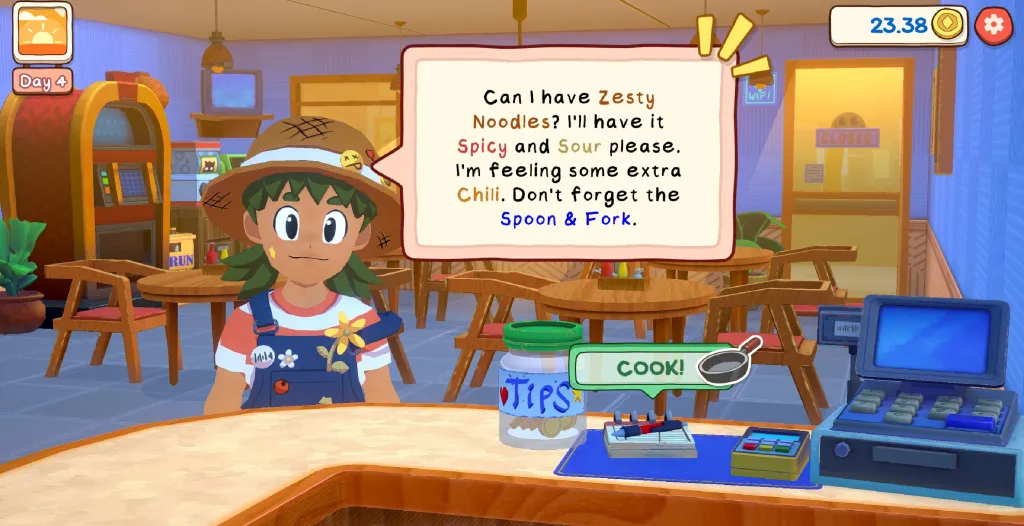Start cooking with the COOK! button
Image resolution: width=1024 pixels, height=526 pixels.
point(652,367)
